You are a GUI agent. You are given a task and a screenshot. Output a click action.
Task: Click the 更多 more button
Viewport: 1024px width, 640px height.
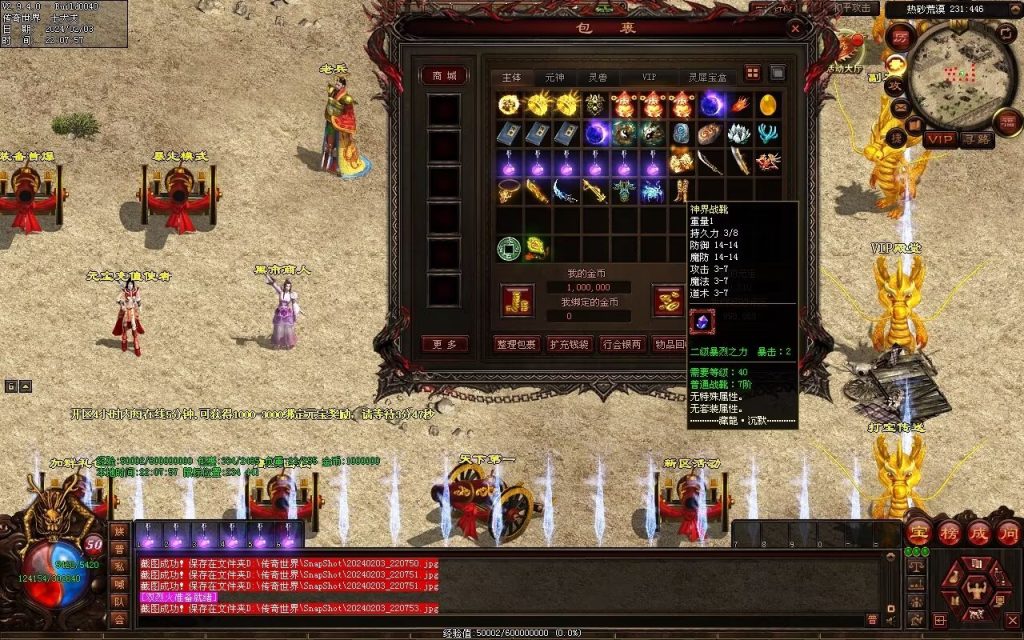444,344
